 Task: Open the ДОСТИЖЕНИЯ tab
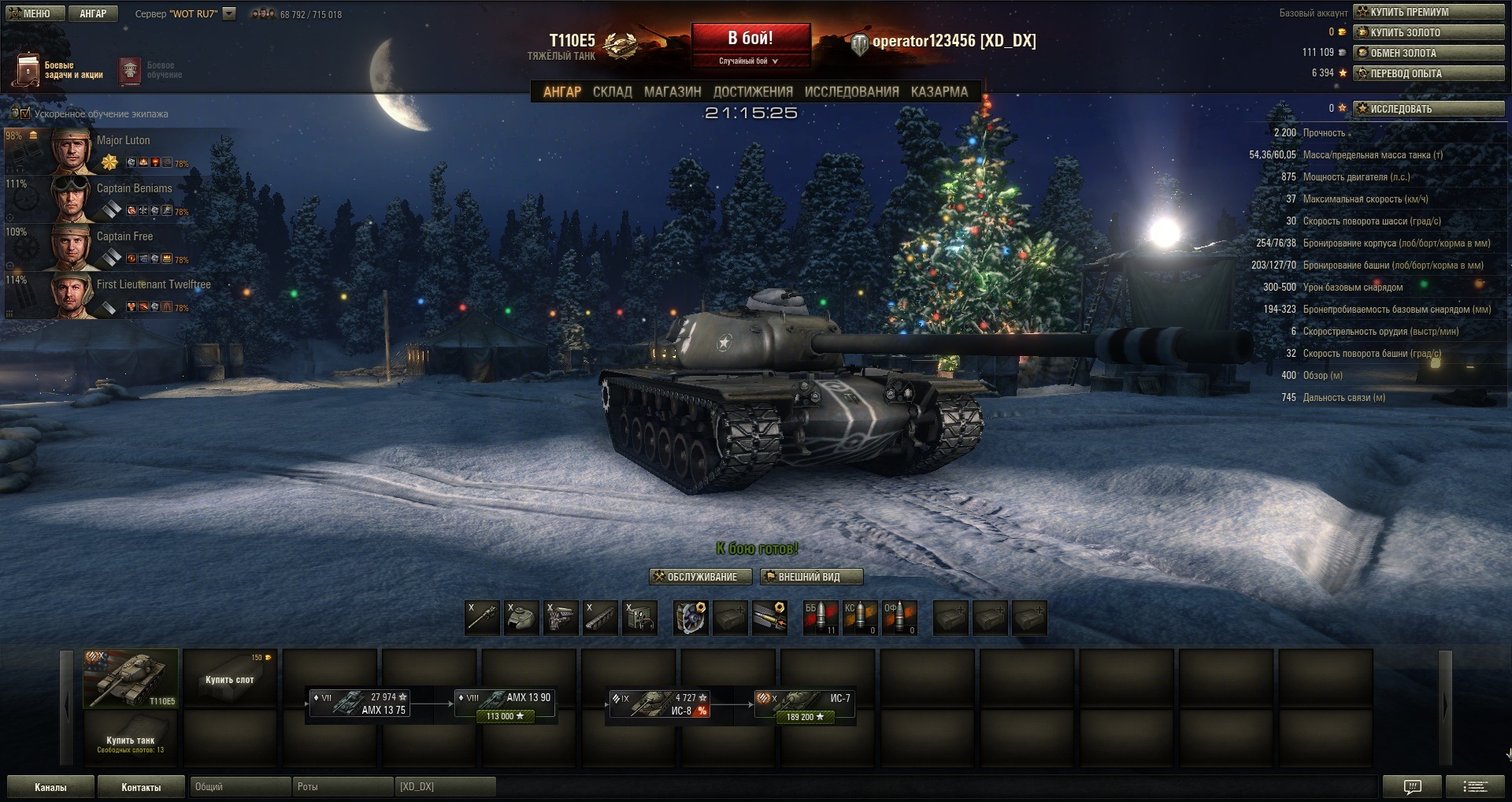(753, 92)
